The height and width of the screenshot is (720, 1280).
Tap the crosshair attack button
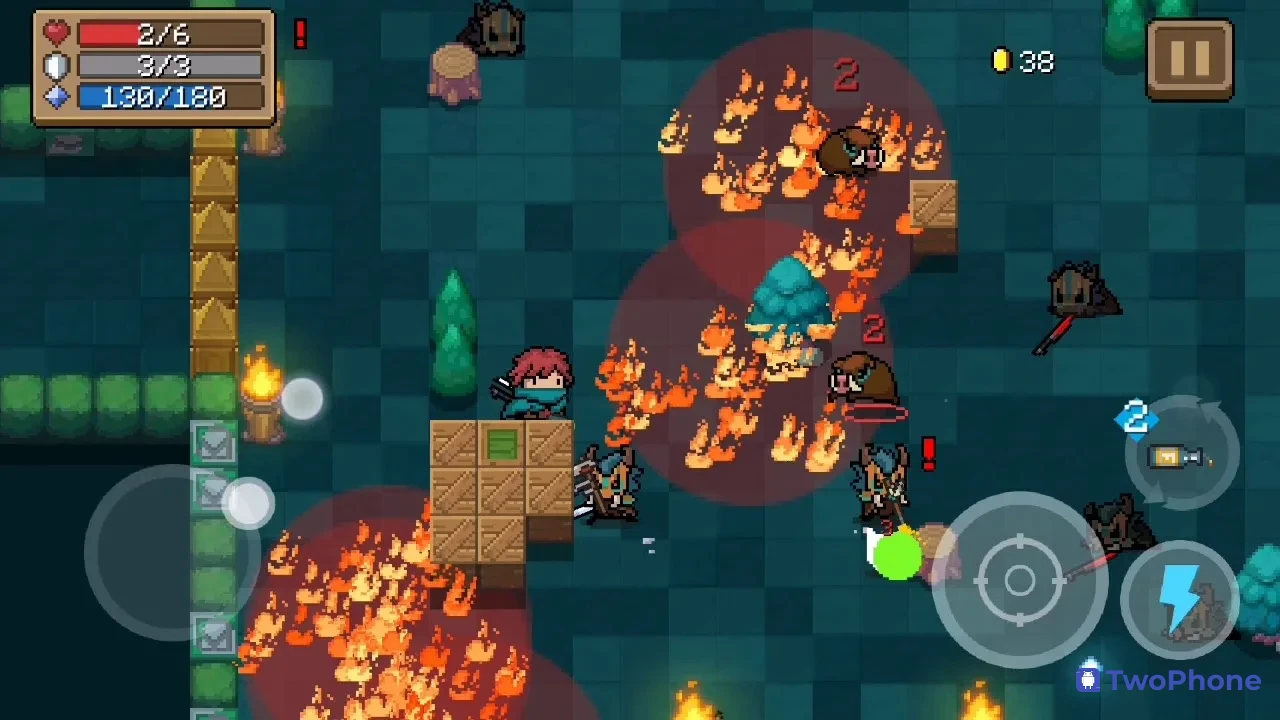click(x=1019, y=580)
